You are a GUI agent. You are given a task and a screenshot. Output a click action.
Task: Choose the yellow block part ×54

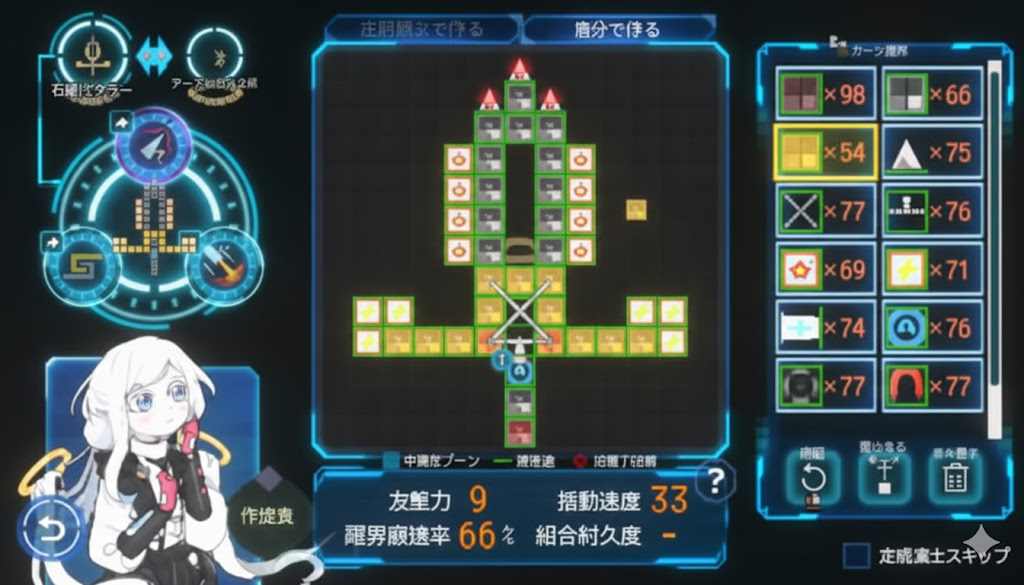tap(826, 152)
